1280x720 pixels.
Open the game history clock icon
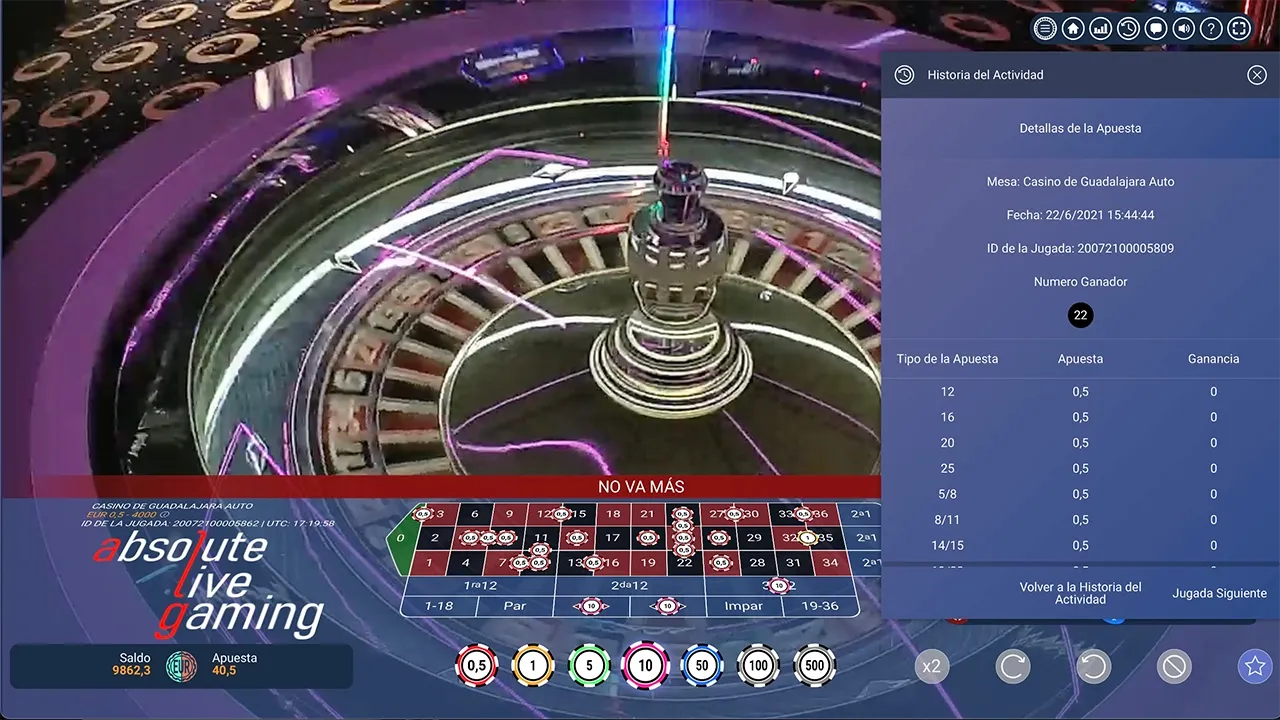[x=1128, y=28]
